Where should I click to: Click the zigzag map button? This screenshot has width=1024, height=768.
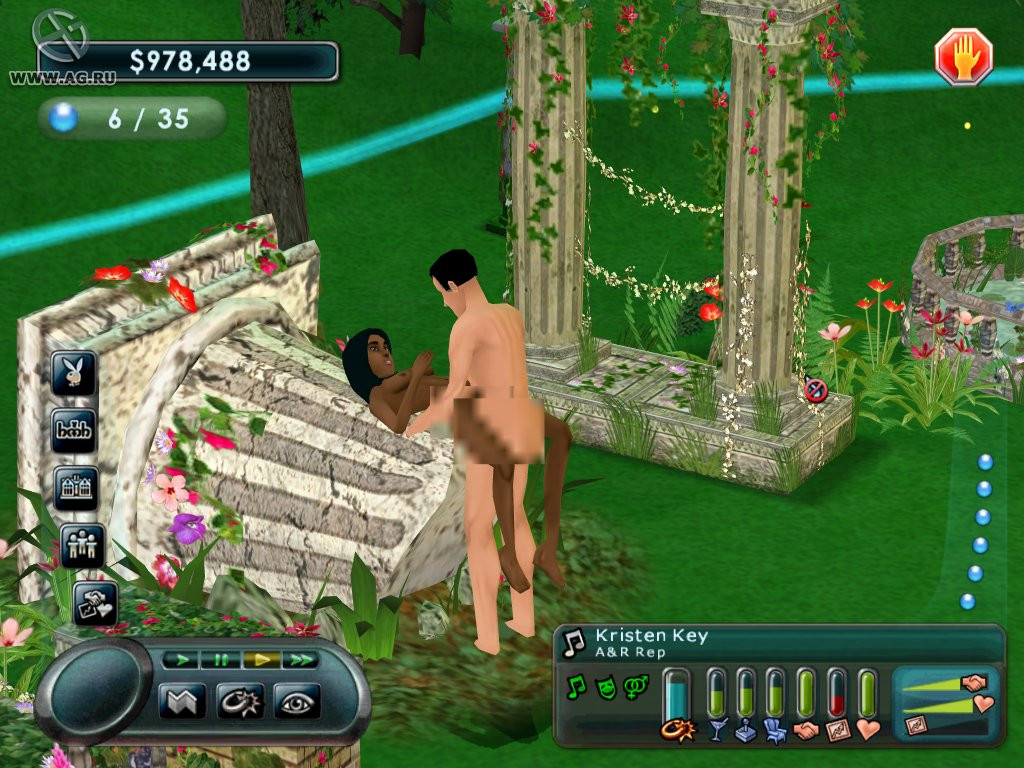[181, 700]
